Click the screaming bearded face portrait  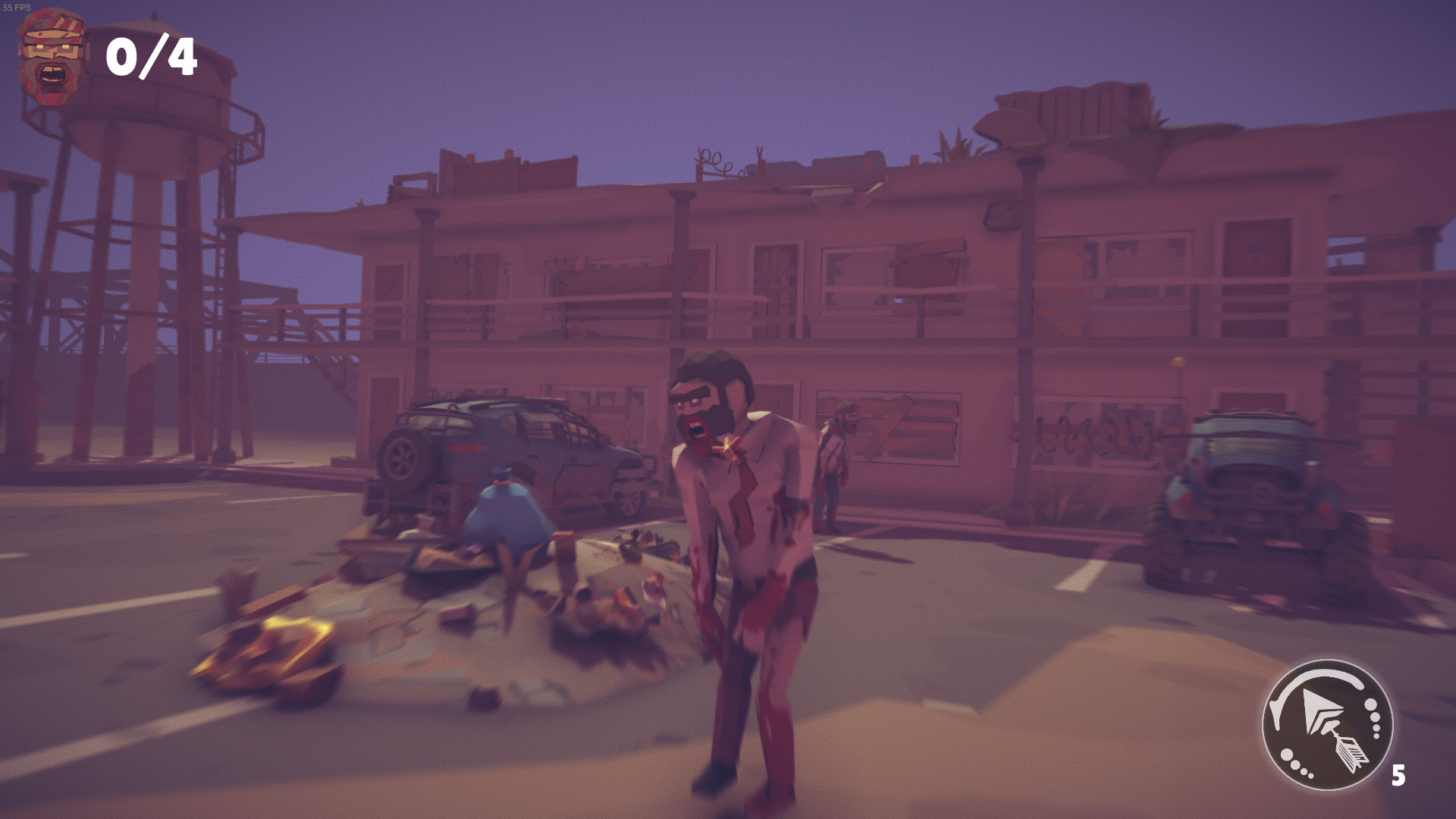point(52,53)
